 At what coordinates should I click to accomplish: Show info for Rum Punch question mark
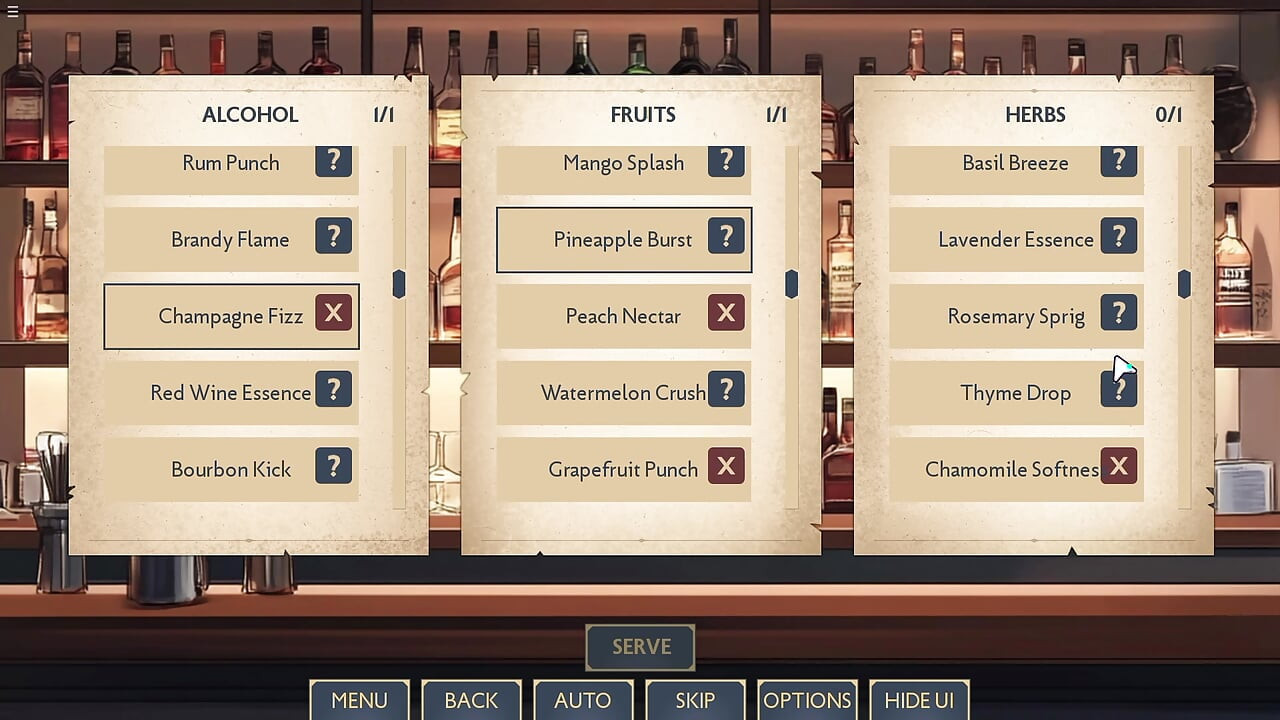tap(334, 160)
